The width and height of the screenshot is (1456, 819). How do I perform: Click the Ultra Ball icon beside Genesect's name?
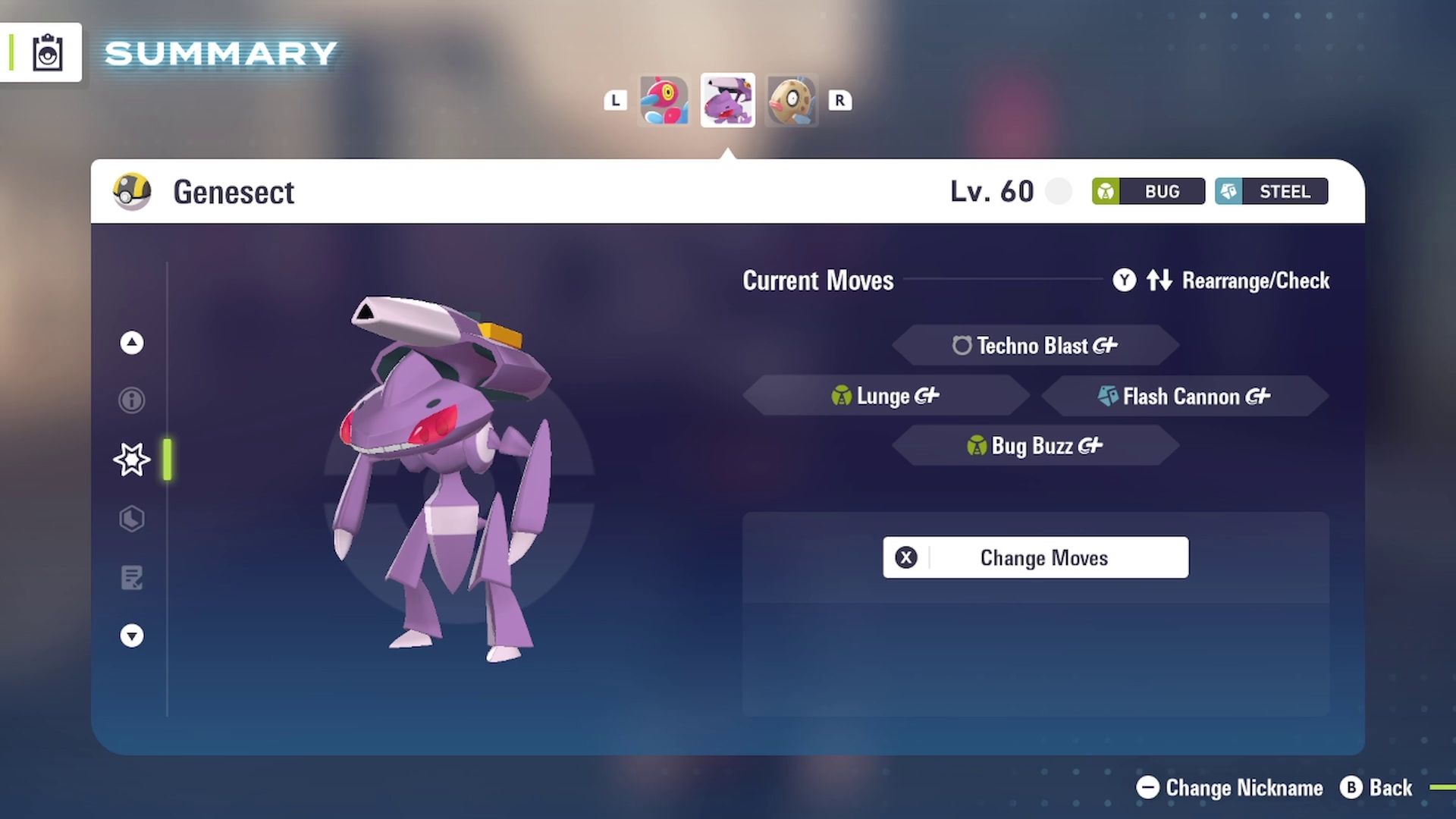click(x=130, y=192)
